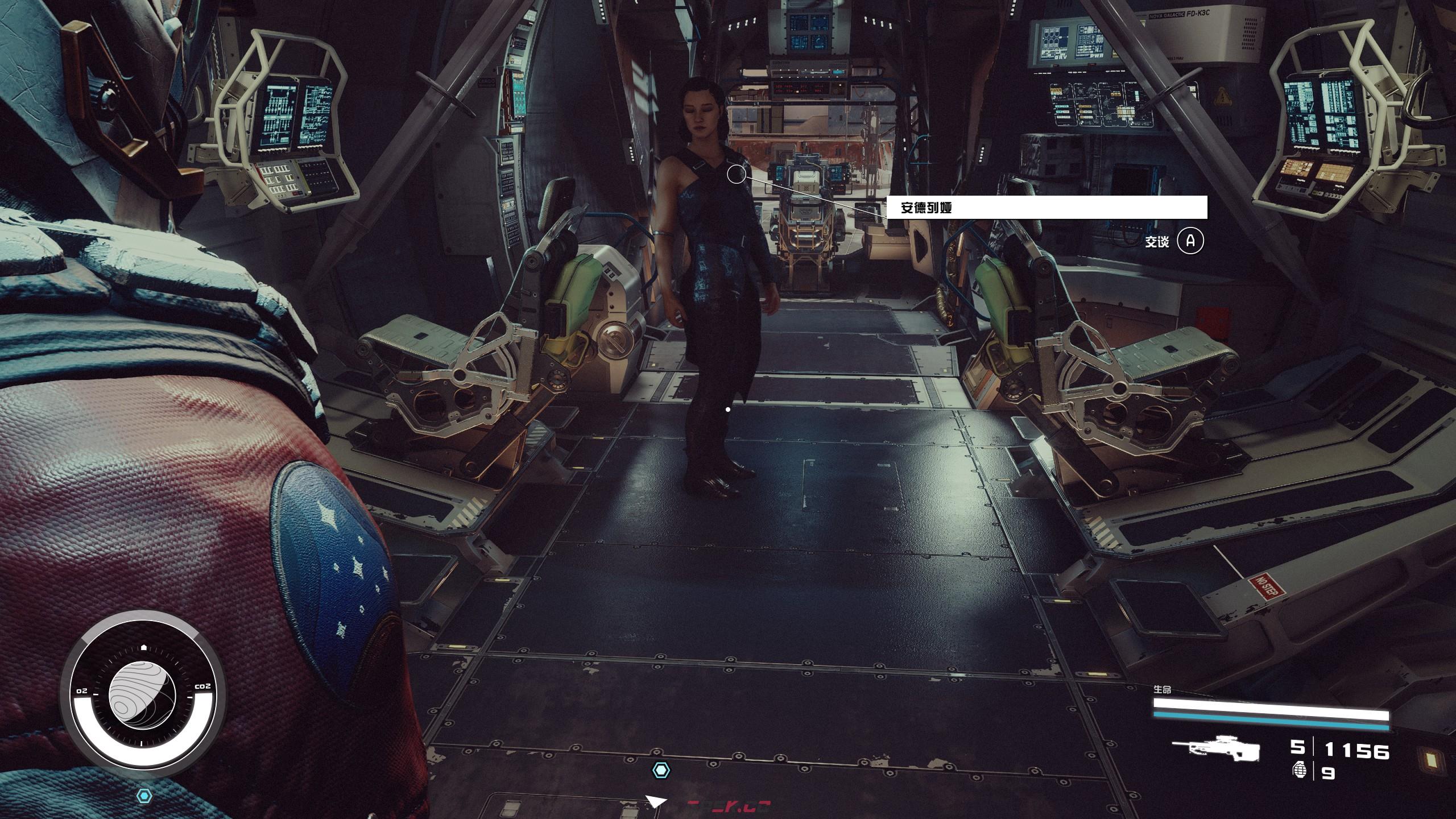Click the grenade icon
The height and width of the screenshot is (819, 1456).
[x=1299, y=771]
